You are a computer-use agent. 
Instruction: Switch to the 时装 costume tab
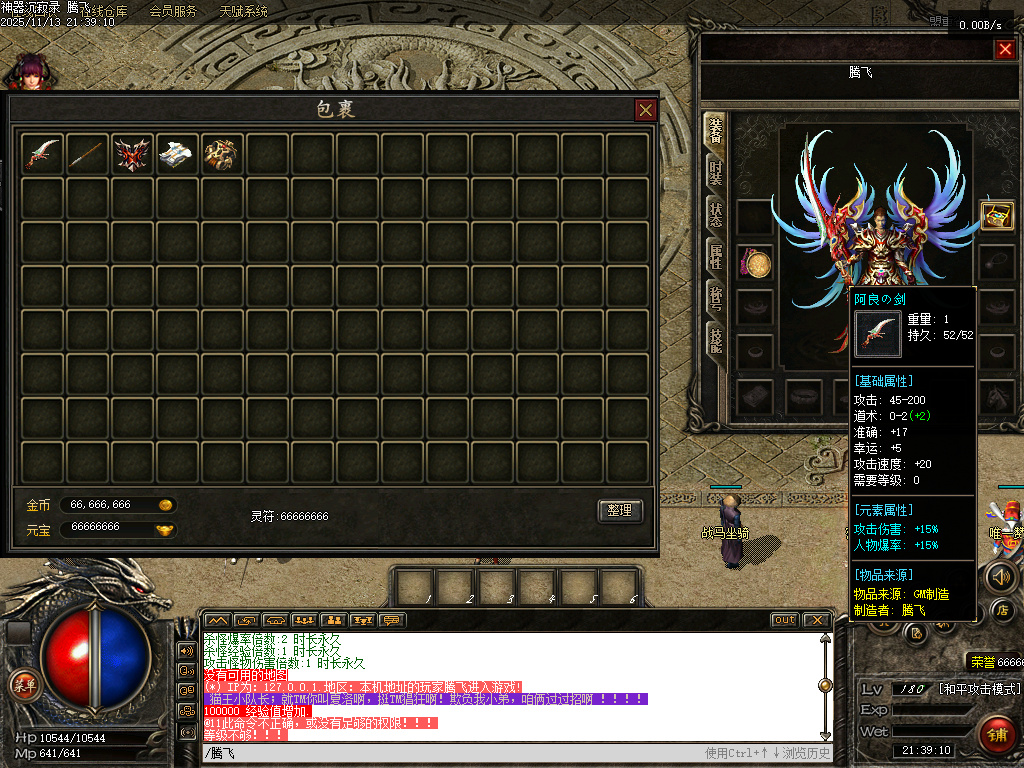click(716, 172)
